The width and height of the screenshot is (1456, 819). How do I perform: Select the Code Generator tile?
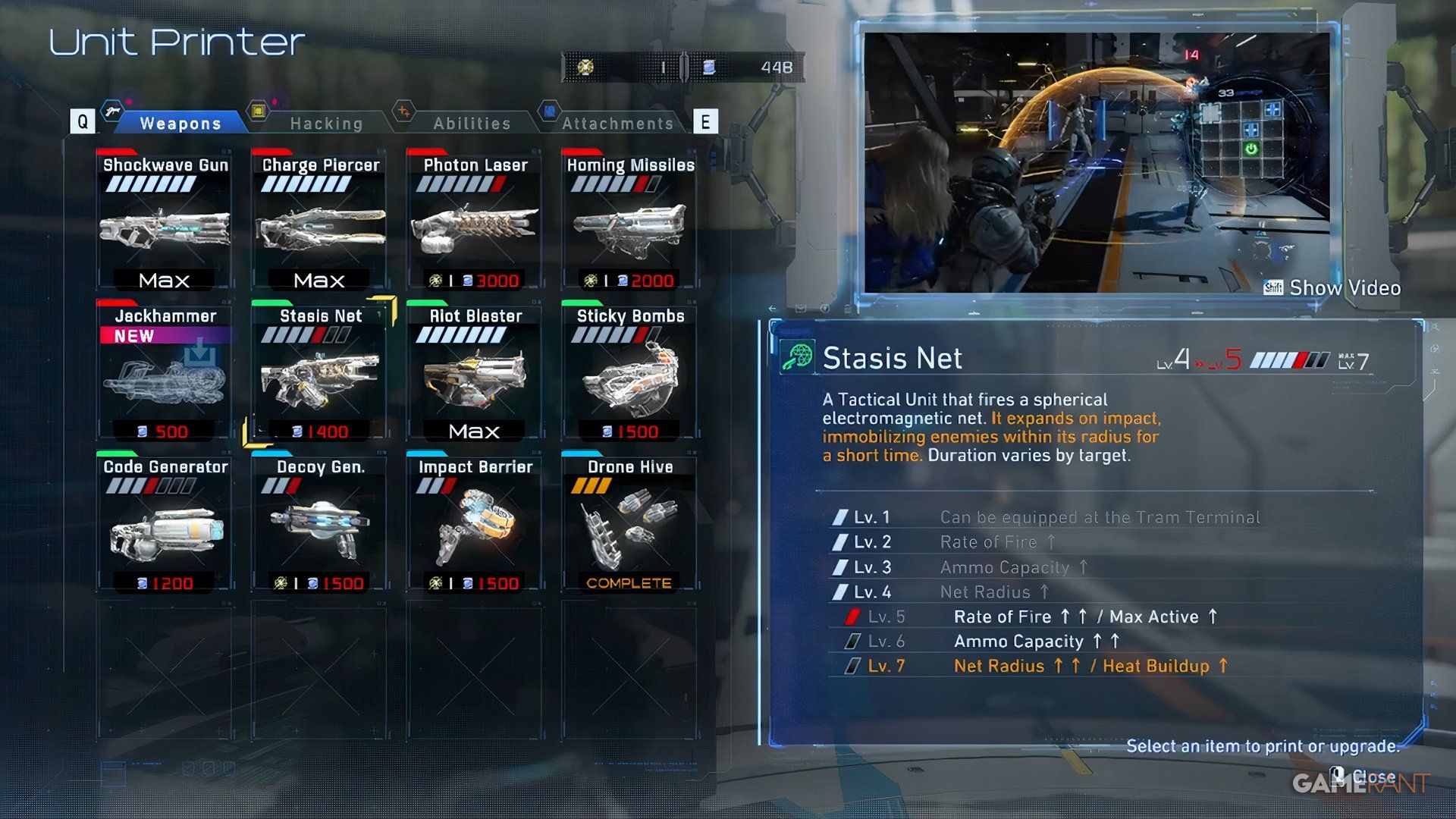click(165, 525)
